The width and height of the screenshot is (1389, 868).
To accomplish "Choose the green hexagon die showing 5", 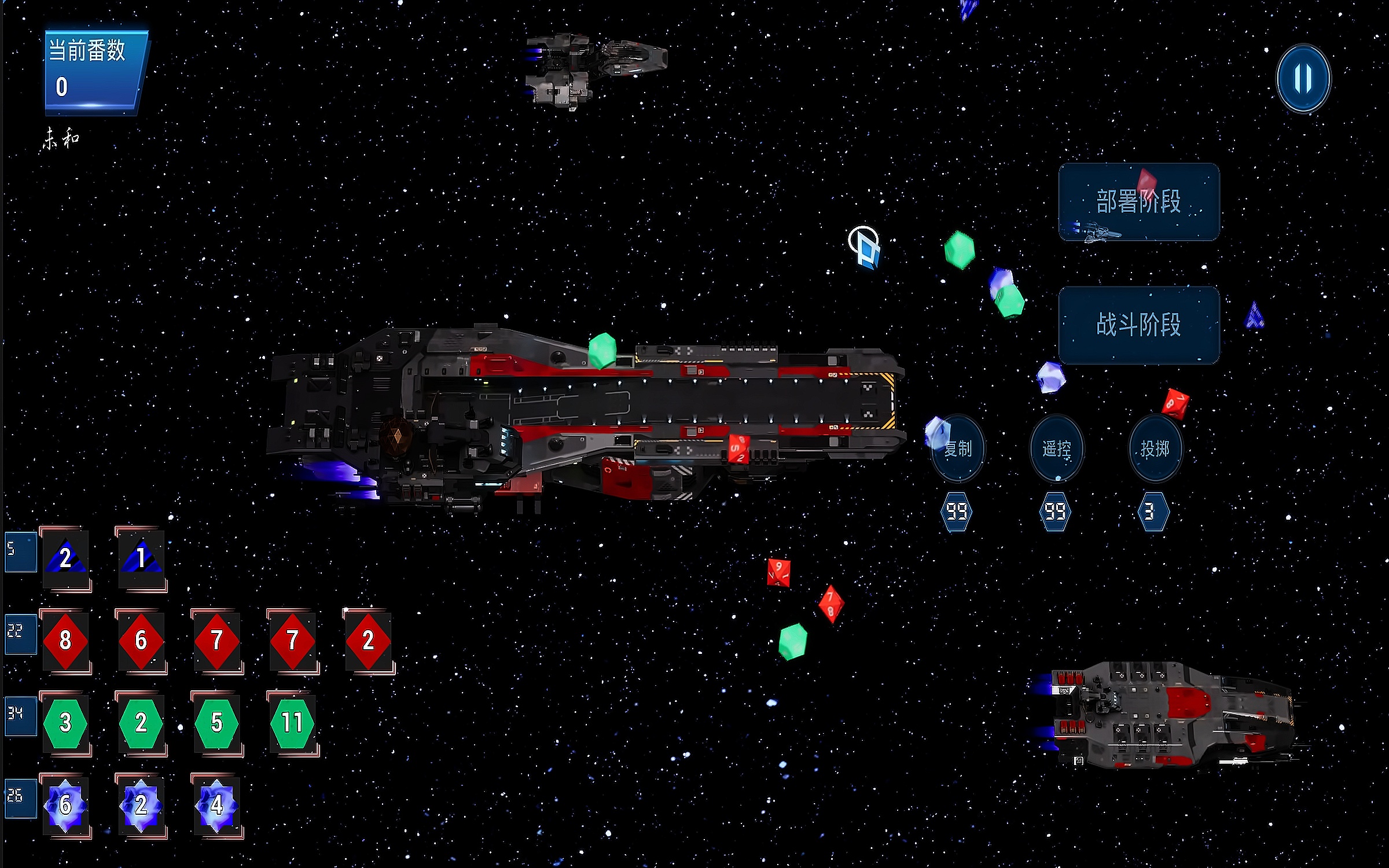I will click(216, 723).
